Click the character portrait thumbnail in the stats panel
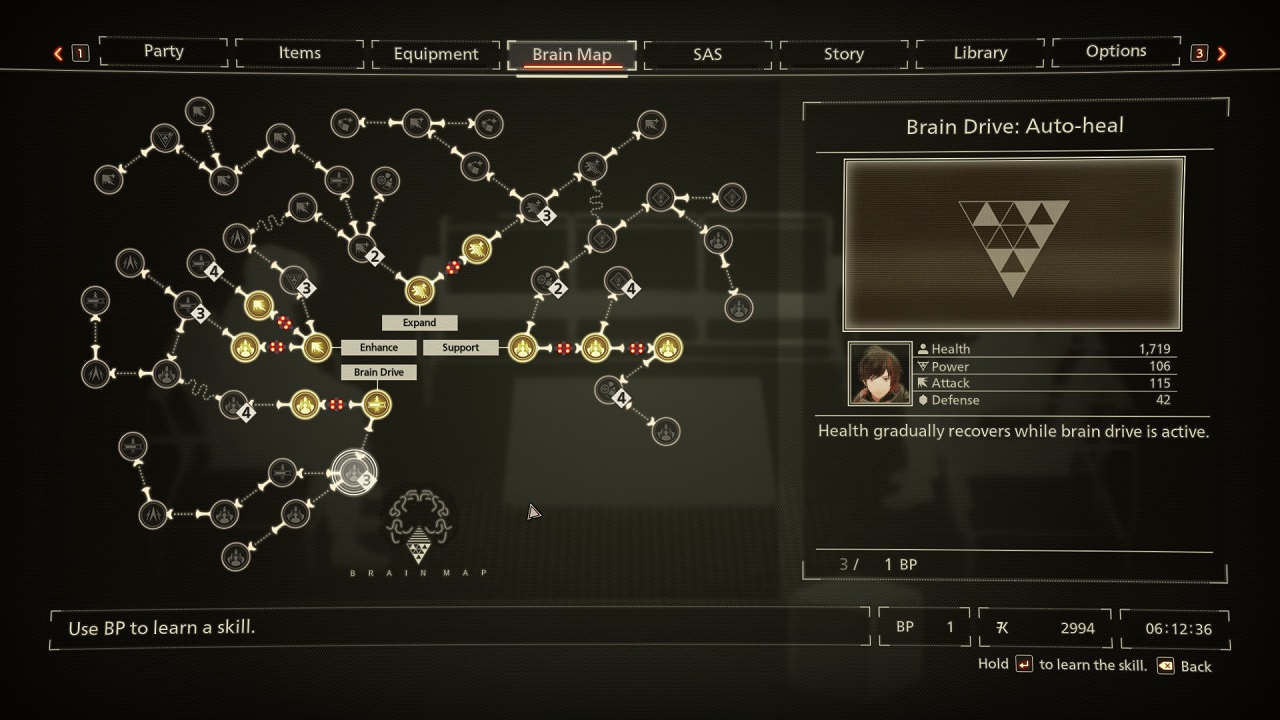This screenshot has width=1280, height=720. (878, 373)
